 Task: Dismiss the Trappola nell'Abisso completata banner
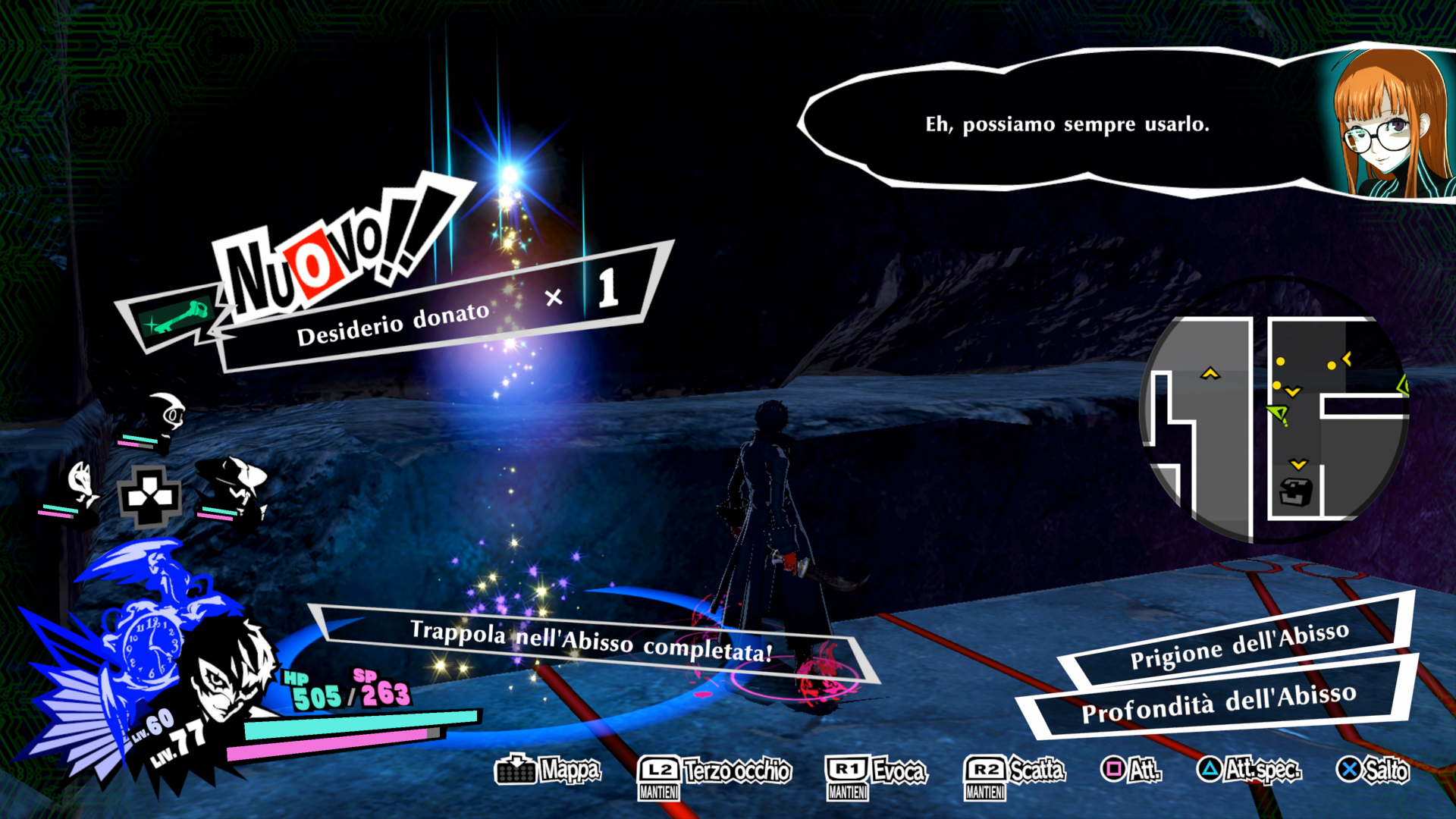tap(591, 642)
